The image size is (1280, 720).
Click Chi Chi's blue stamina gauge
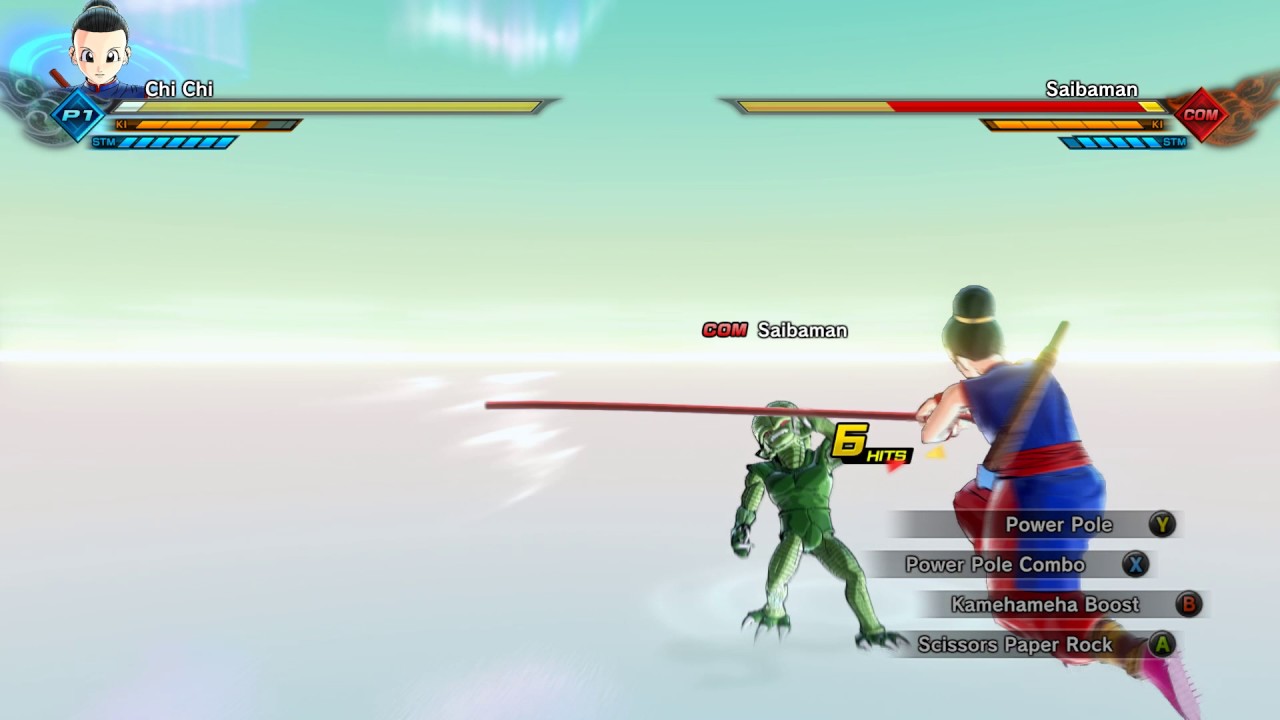coord(175,141)
